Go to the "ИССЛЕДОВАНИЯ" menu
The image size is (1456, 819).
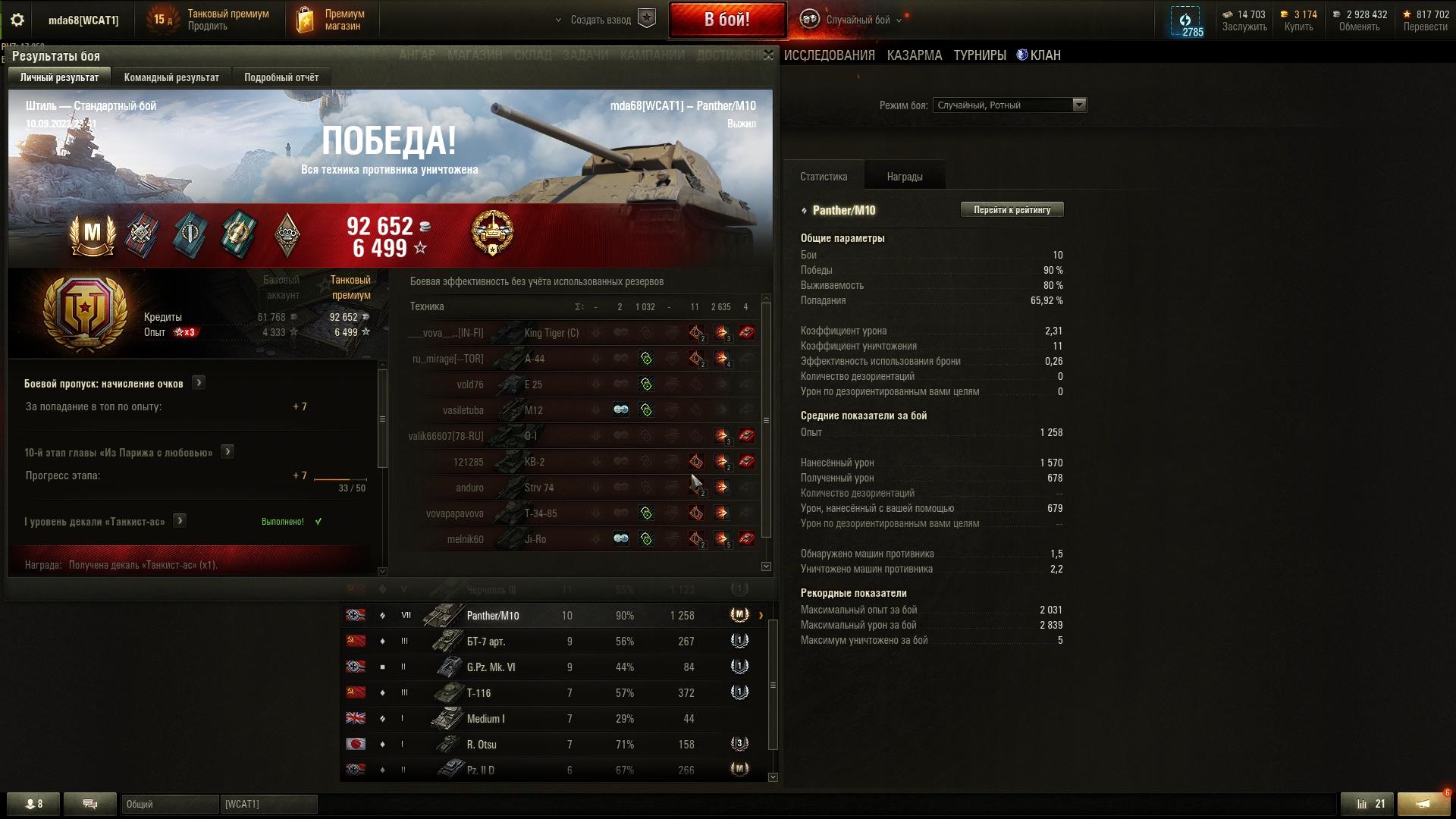(829, 55)
